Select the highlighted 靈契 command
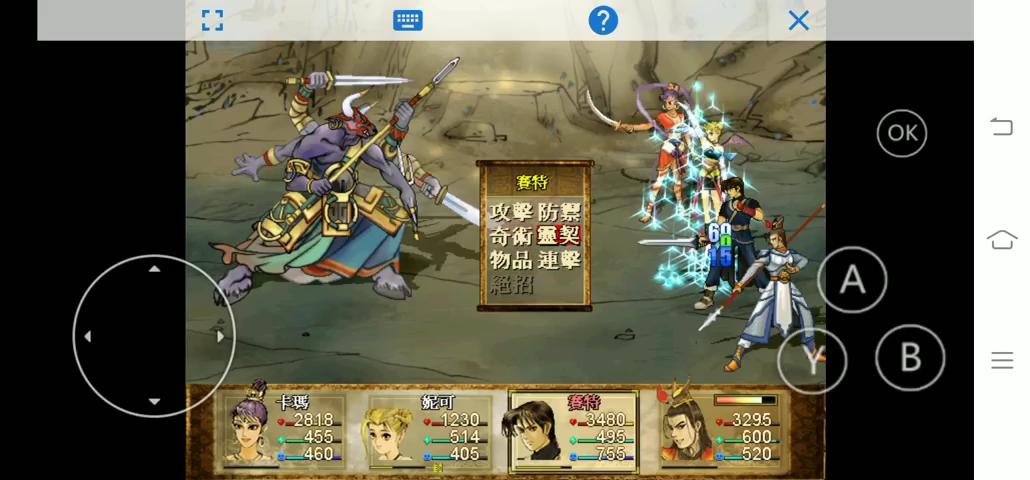 [x=559, y=236]
